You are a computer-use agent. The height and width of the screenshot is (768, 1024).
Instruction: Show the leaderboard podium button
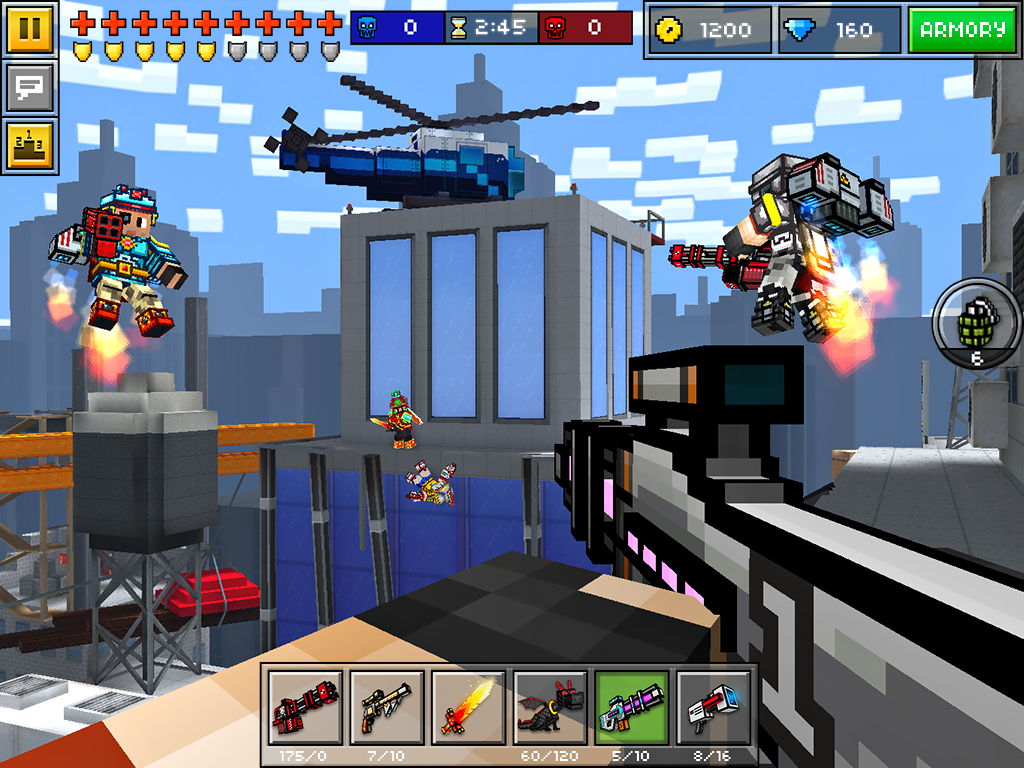[30, 146]
